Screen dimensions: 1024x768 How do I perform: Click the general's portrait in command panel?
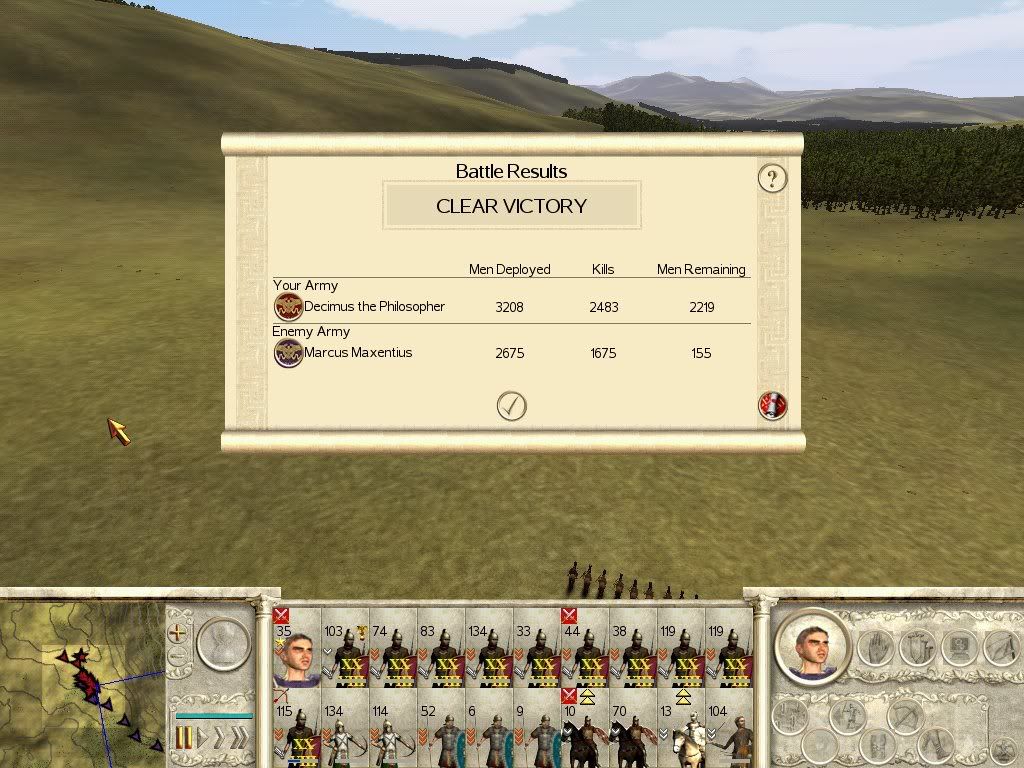click(x=811, y=646)
